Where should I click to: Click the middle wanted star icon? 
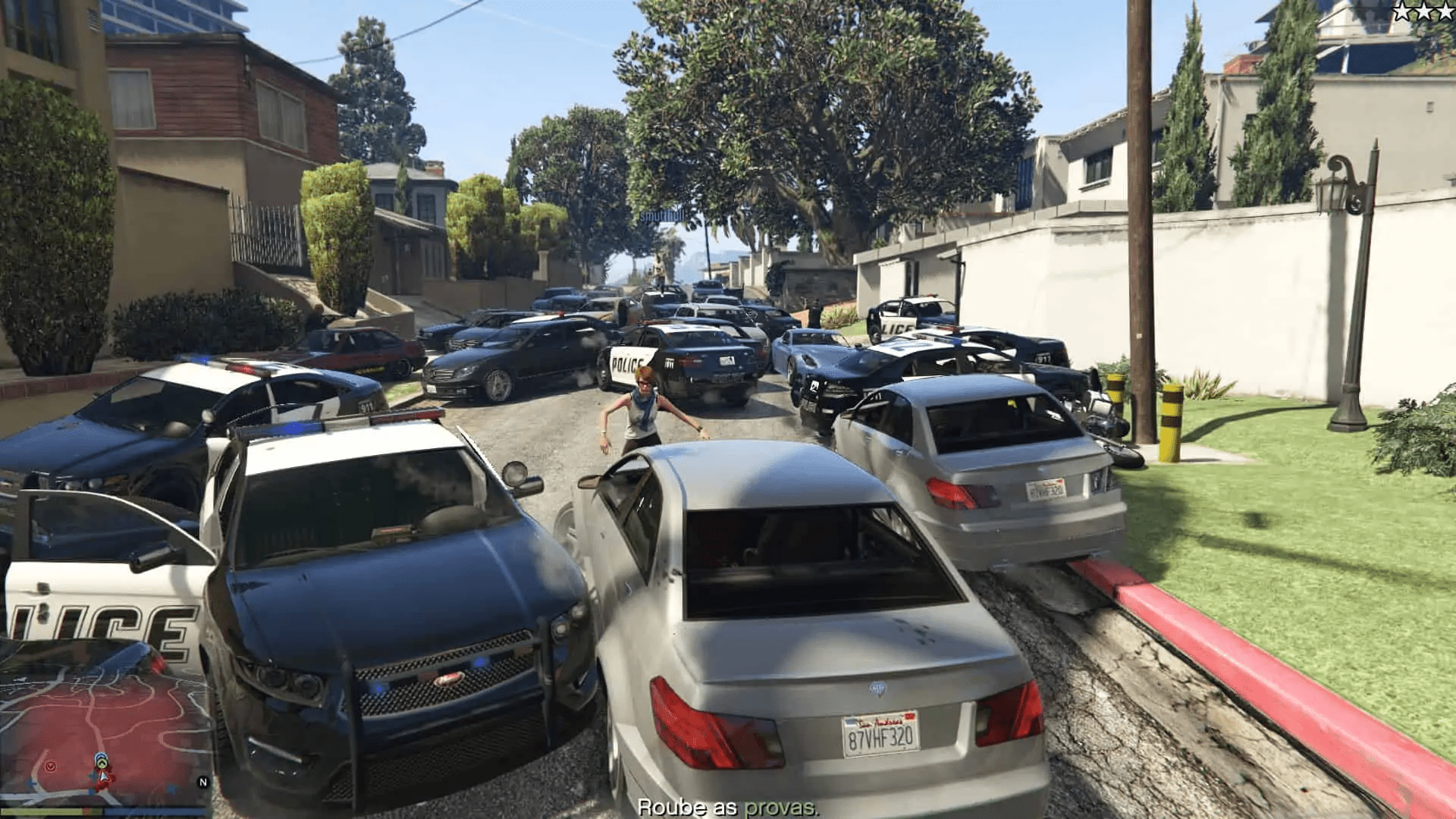pos(1424,11)
